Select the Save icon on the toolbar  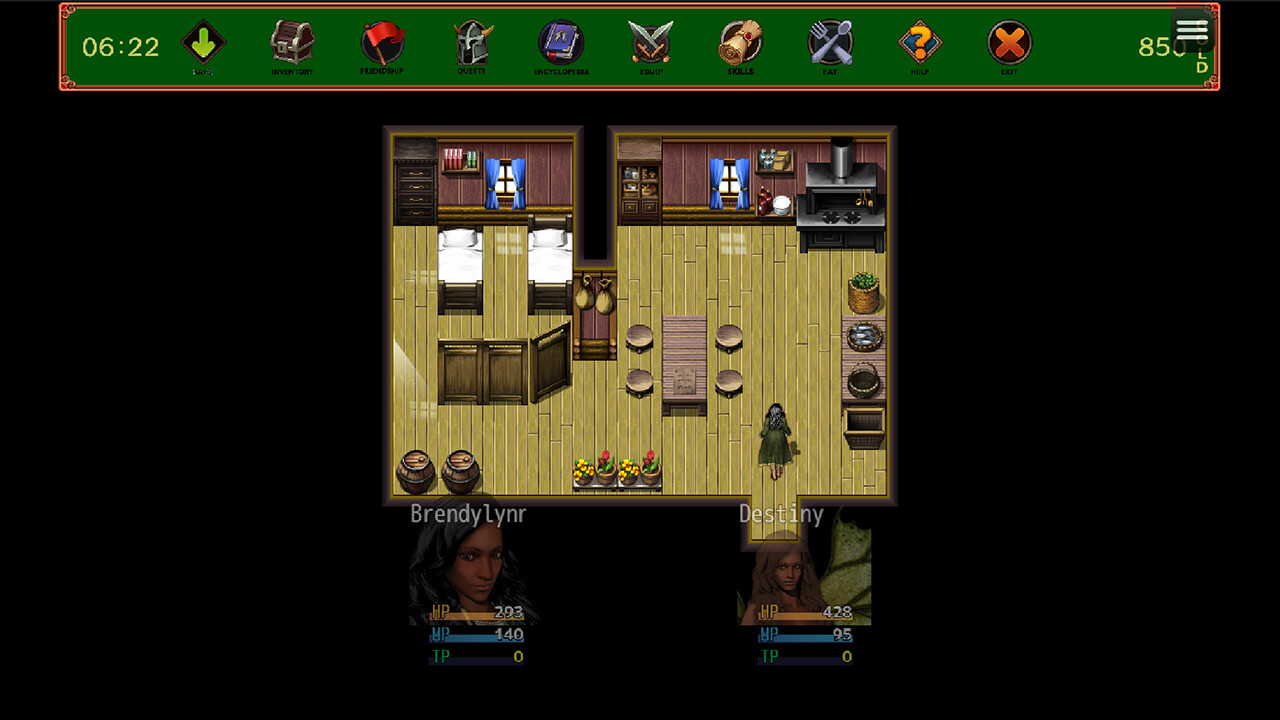click(202, 44)
